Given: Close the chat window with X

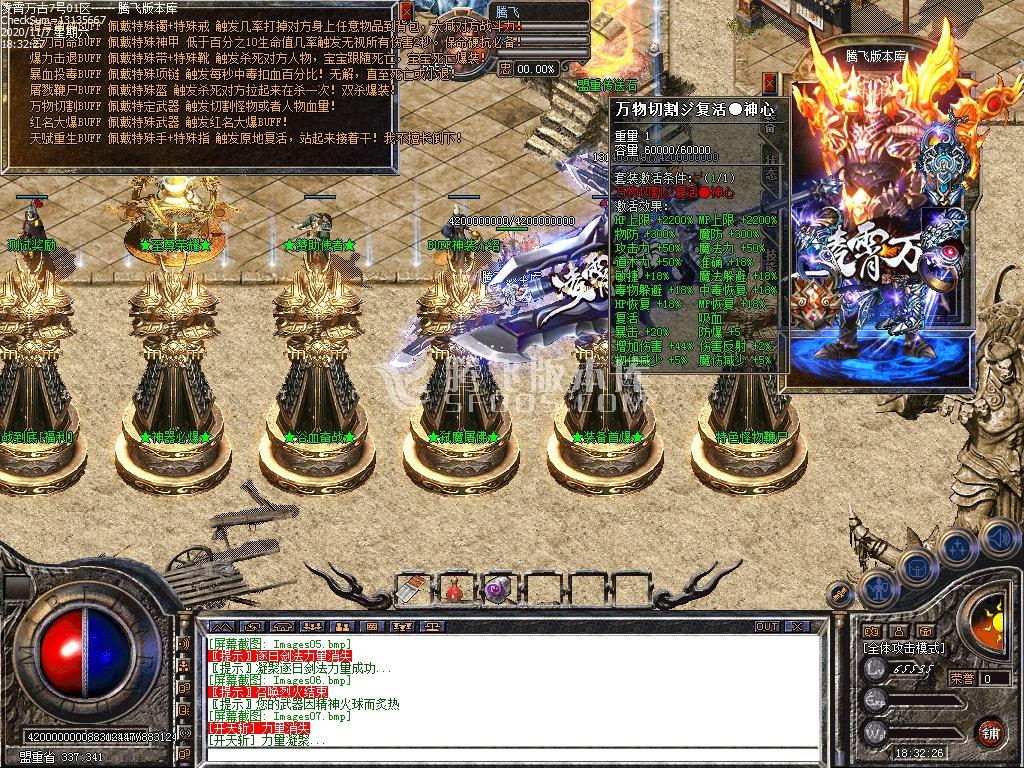Looking at the screenshot, I should pyautogui.click(x=798, y=627).
